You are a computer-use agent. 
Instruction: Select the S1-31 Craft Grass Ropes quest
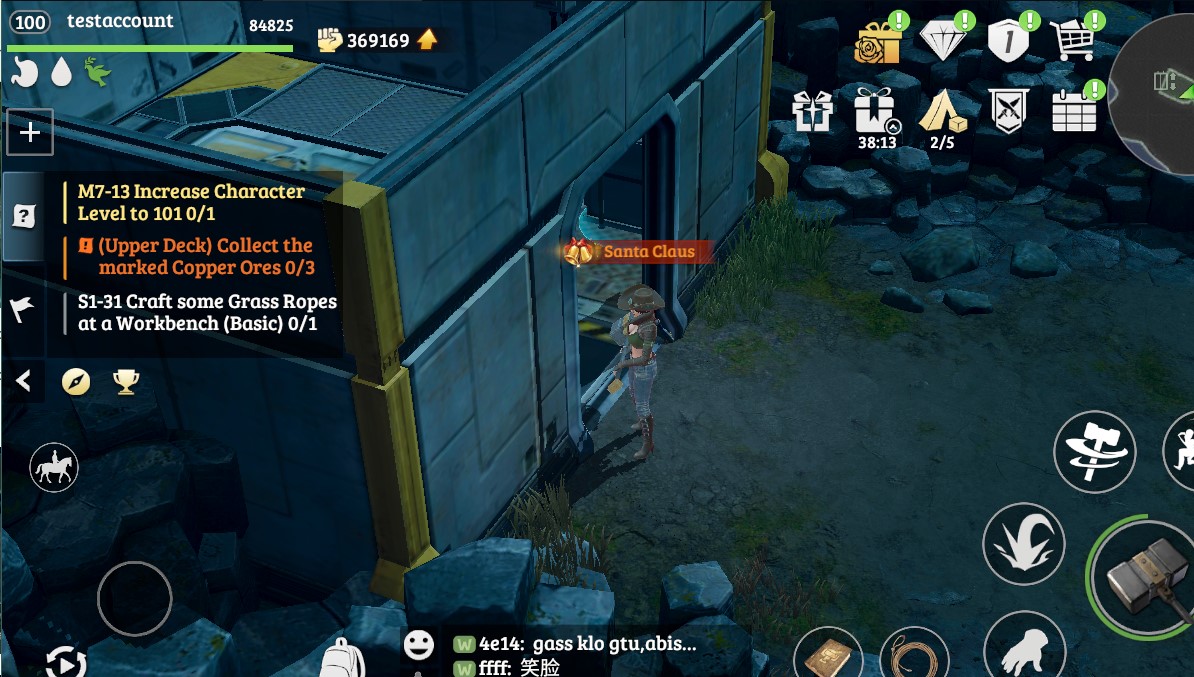tap(207, 312)
